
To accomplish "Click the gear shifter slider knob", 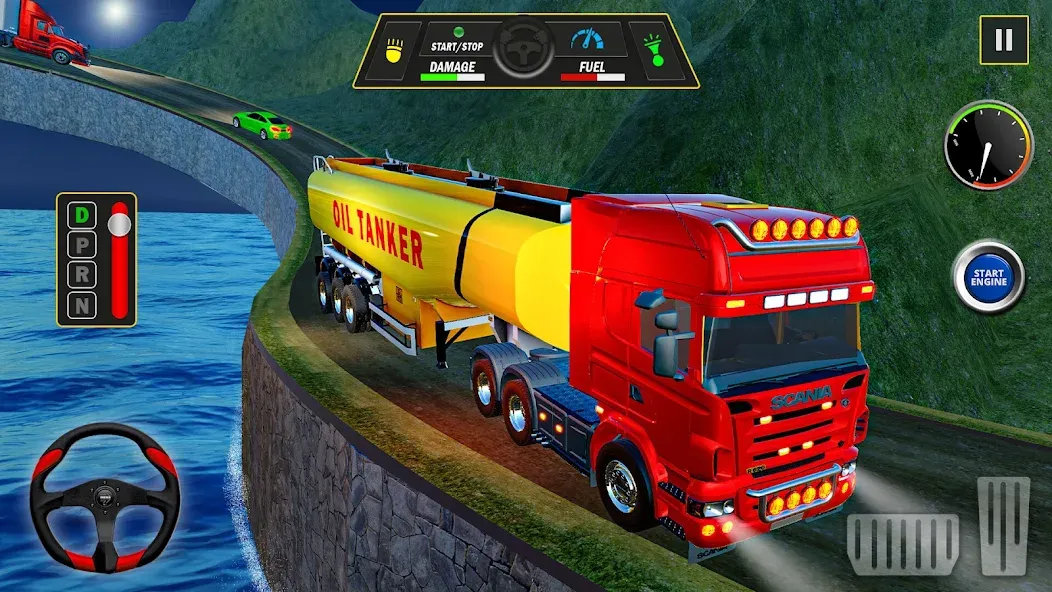I will coord(121,220).
